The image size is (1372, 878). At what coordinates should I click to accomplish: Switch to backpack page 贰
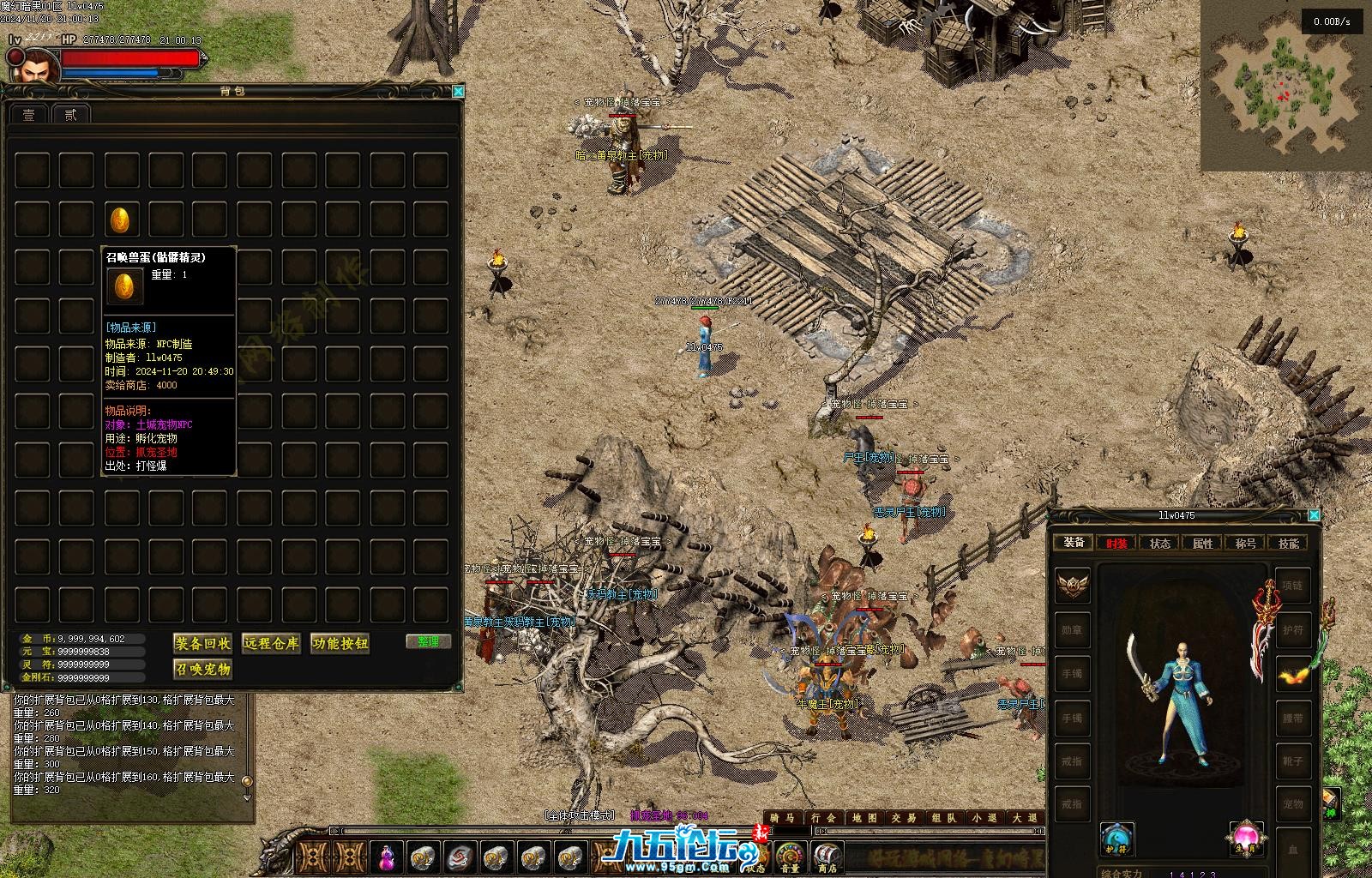click(71, 114)
